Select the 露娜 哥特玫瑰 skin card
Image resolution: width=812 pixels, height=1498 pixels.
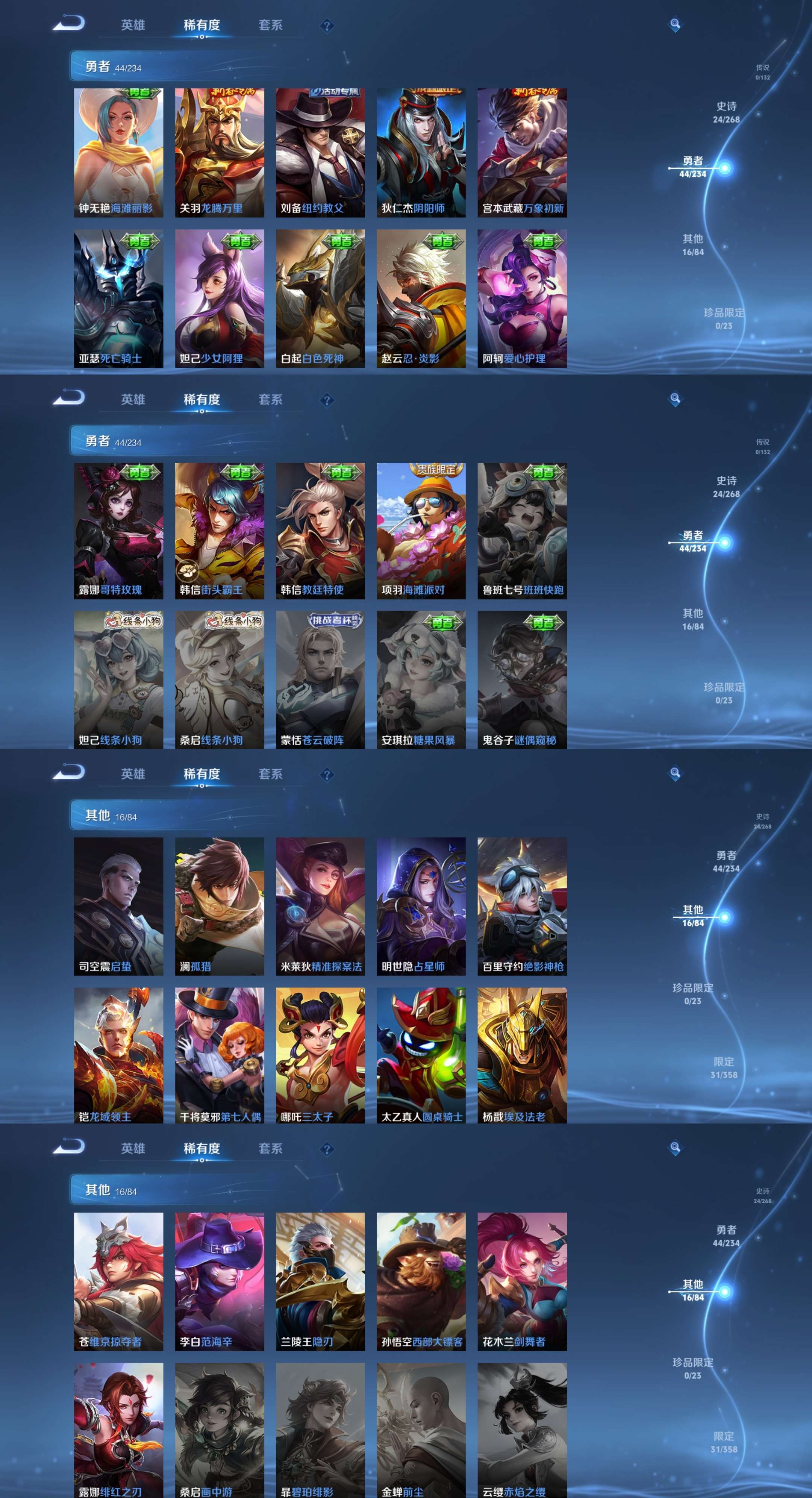point(118,530)
